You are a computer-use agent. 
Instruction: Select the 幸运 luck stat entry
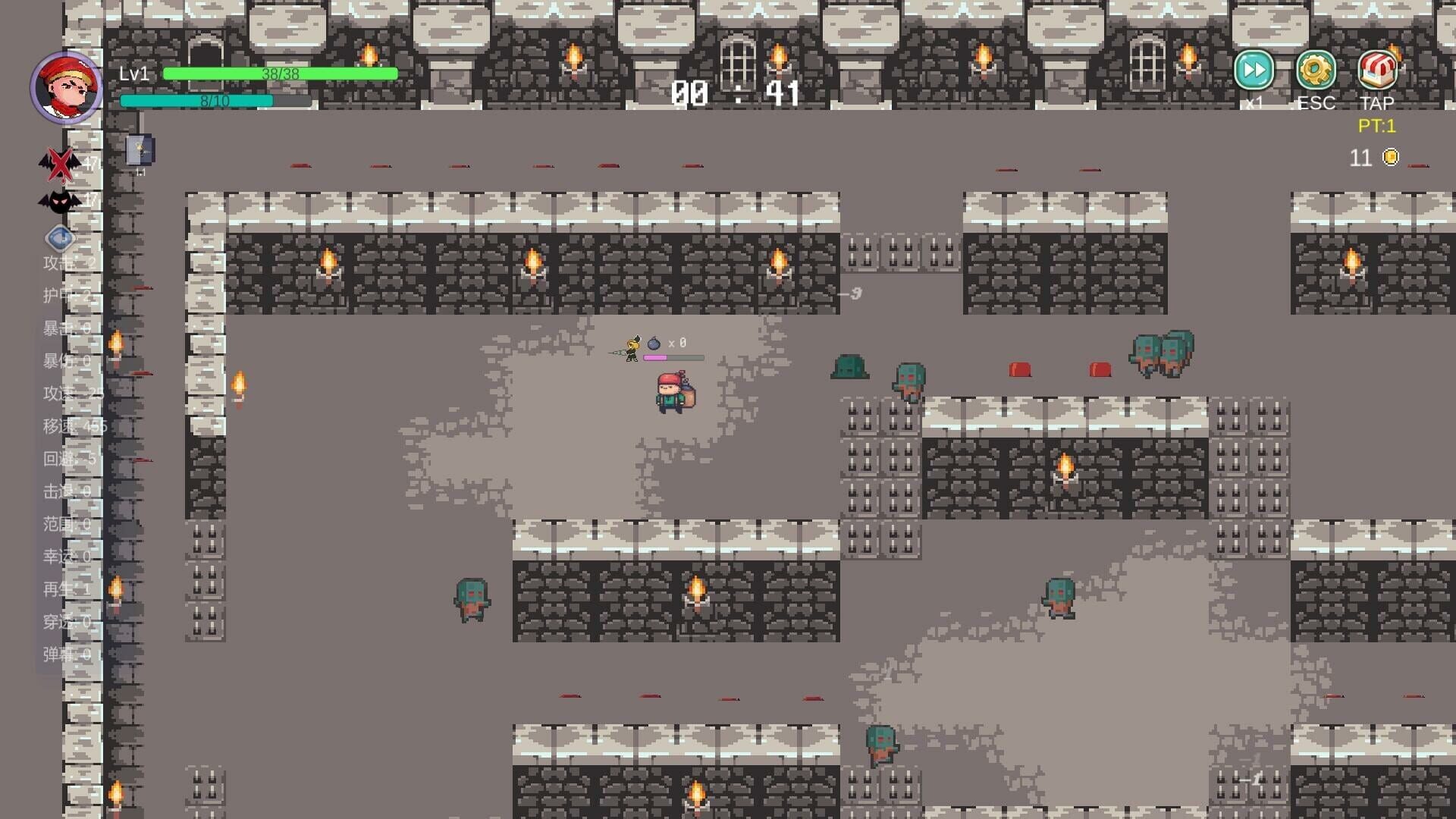(x=59, y=557)
